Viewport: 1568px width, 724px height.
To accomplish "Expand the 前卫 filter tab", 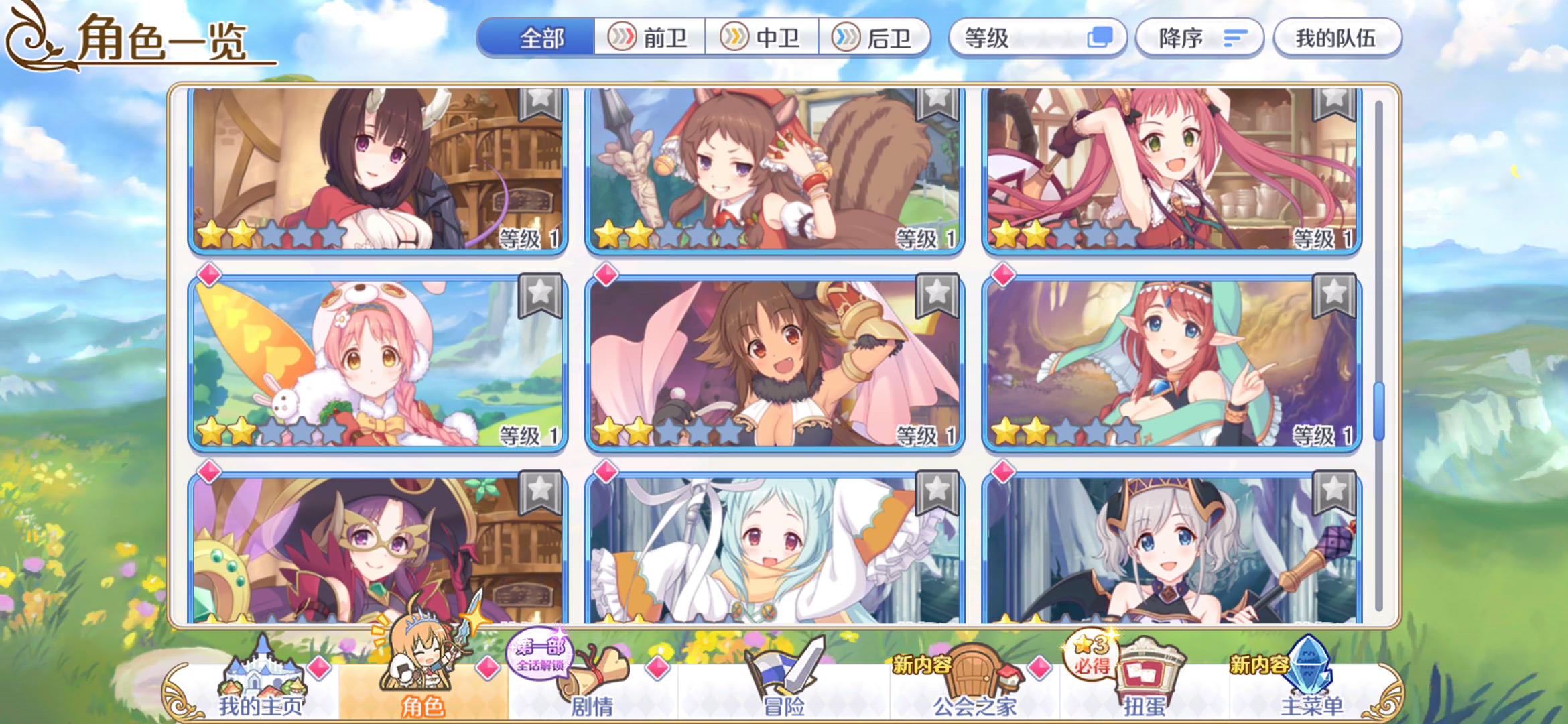I will (651, 38).
